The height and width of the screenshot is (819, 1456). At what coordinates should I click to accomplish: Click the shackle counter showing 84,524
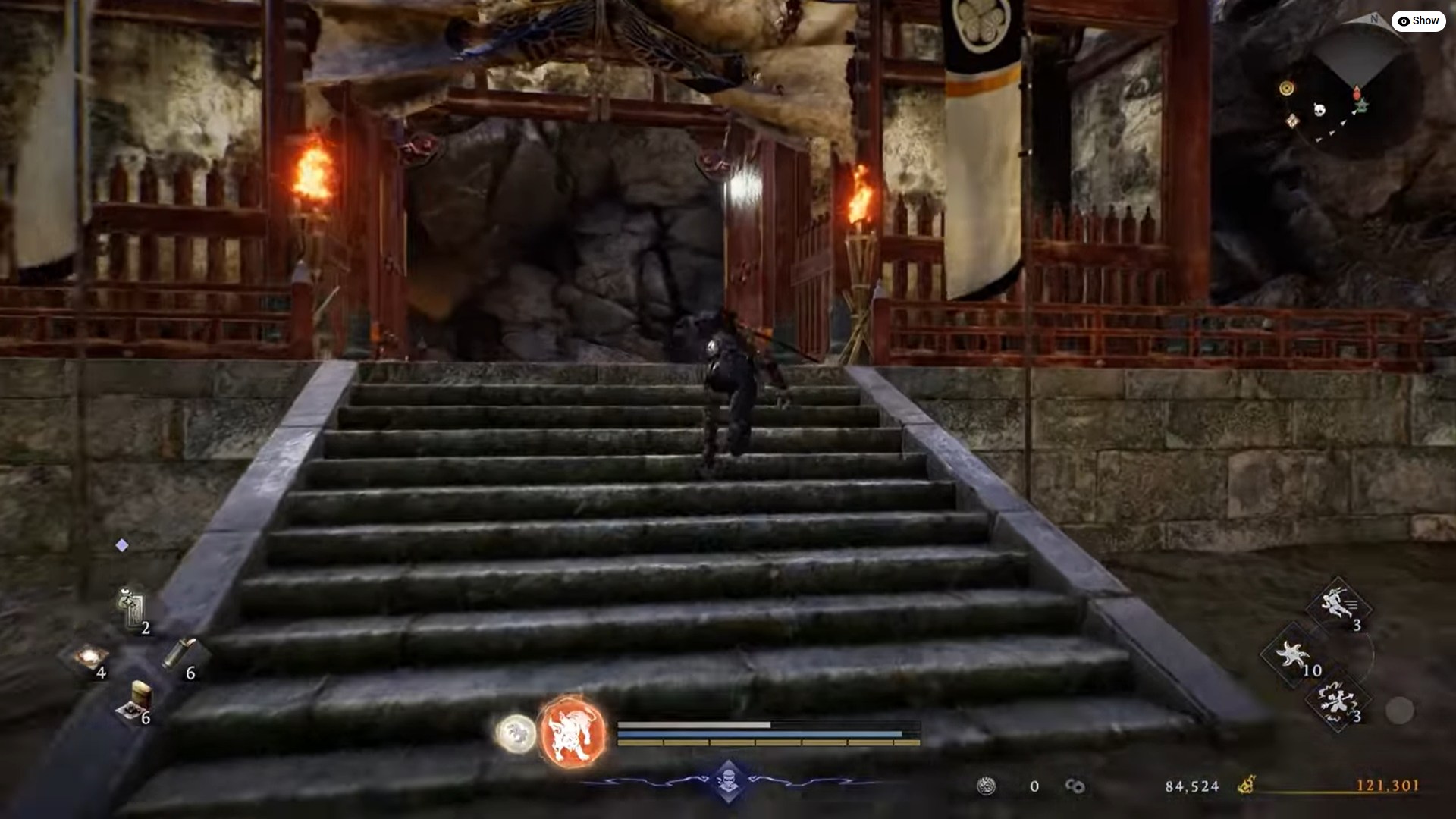[x=1192, y=786]
